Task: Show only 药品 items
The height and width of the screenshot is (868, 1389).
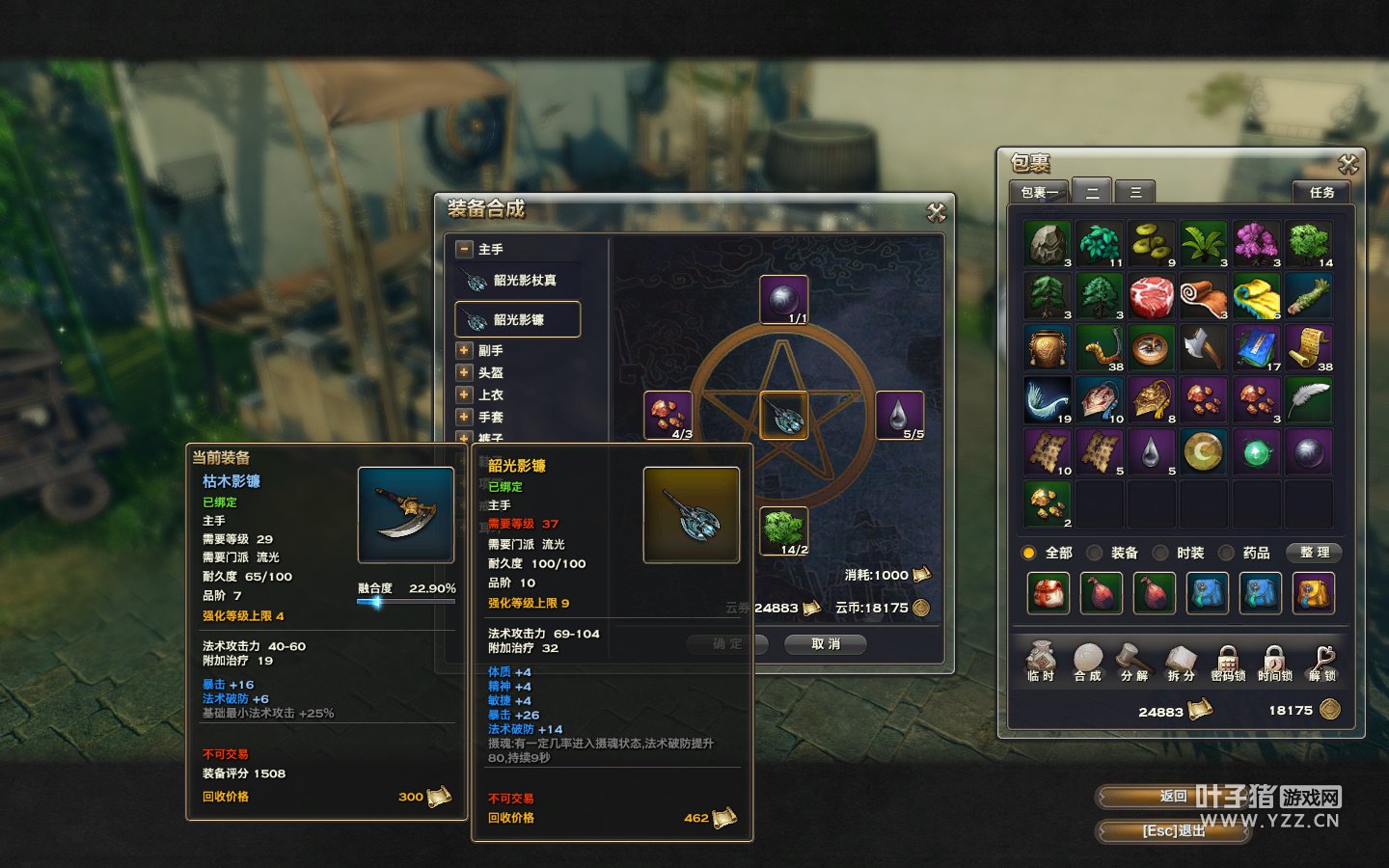Action: click(1226, 553)
